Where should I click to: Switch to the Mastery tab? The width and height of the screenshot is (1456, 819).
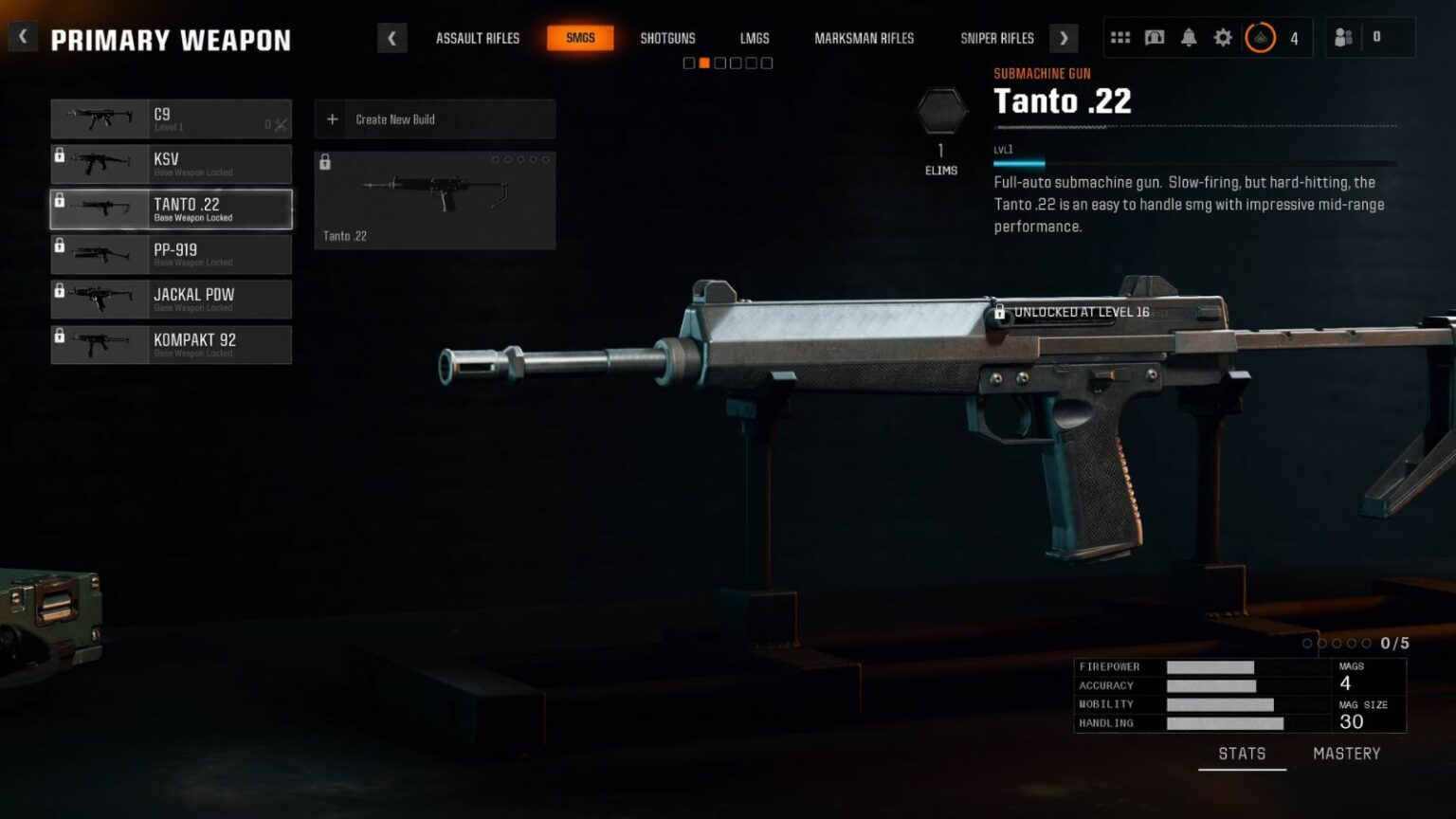(x=1347, y=753)
